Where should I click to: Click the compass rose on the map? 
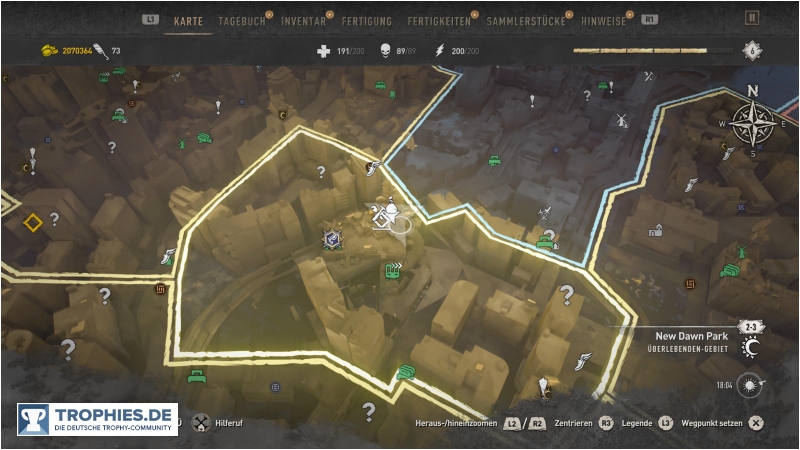pos(753,122)
